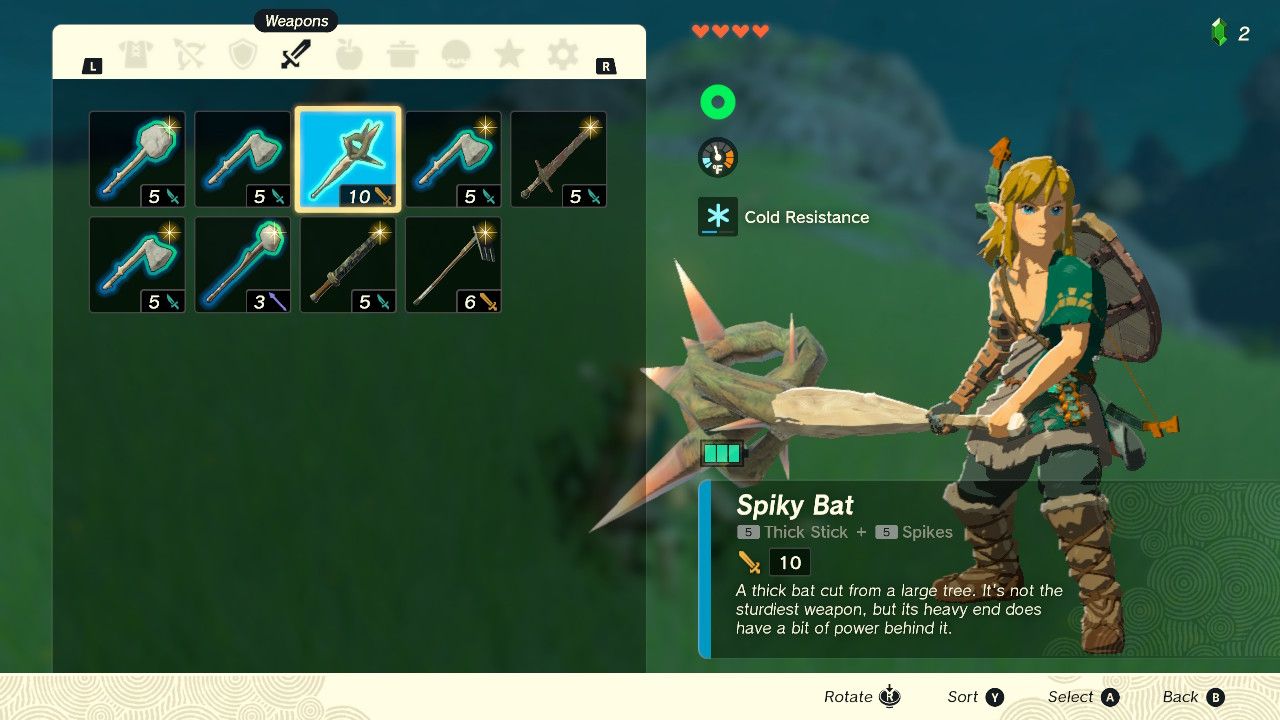The image size is (1280, 720).
Task: Show the key items star tab
Action: 509,55
